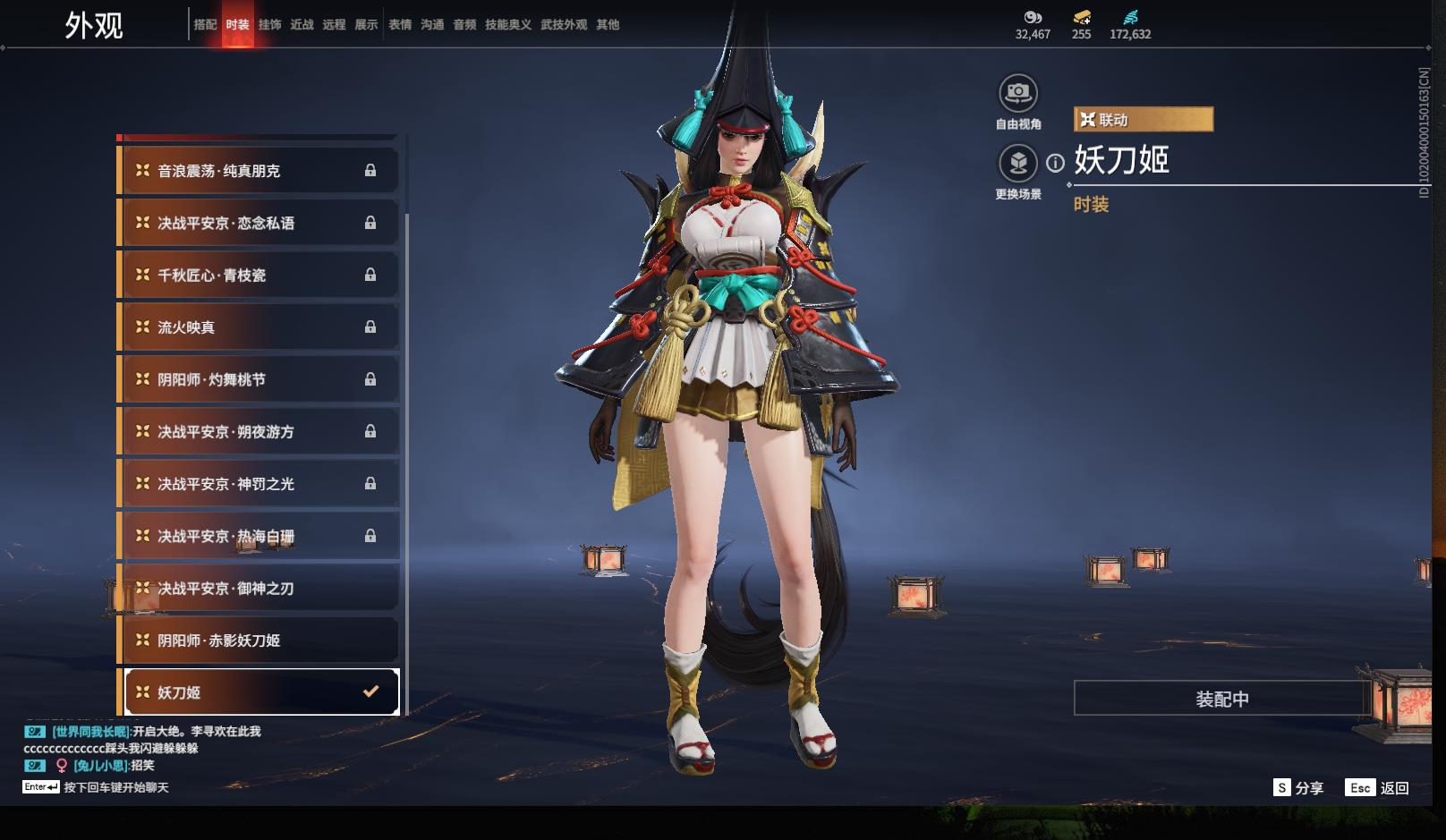The width and height of the screenshot is (1446, 840).
Task: Pick the 流火映真 outfit
Action: (x=259, y=327)
